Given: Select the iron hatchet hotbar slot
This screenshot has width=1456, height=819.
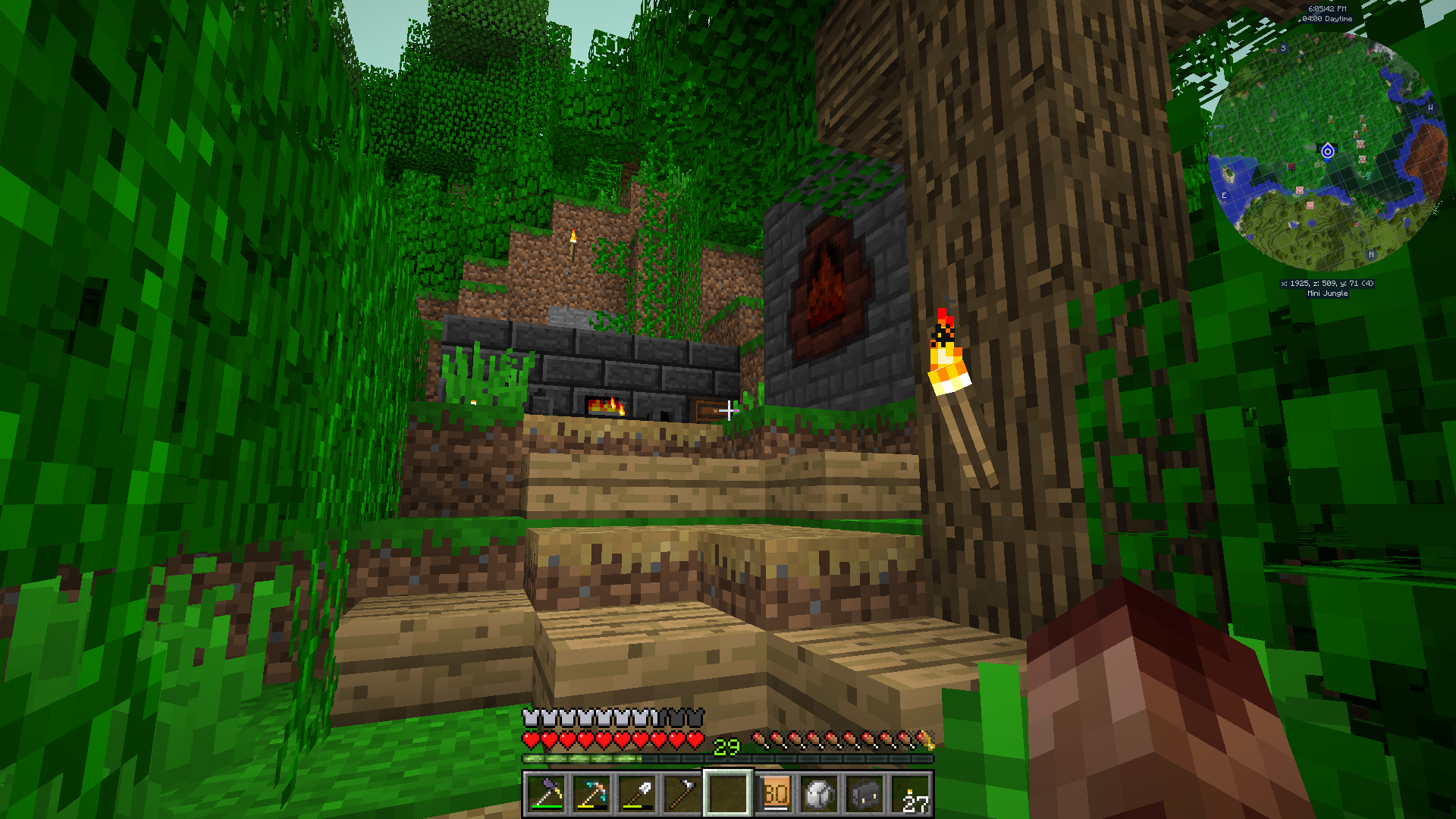Looking at the screenshot, I should click(682, 795).
